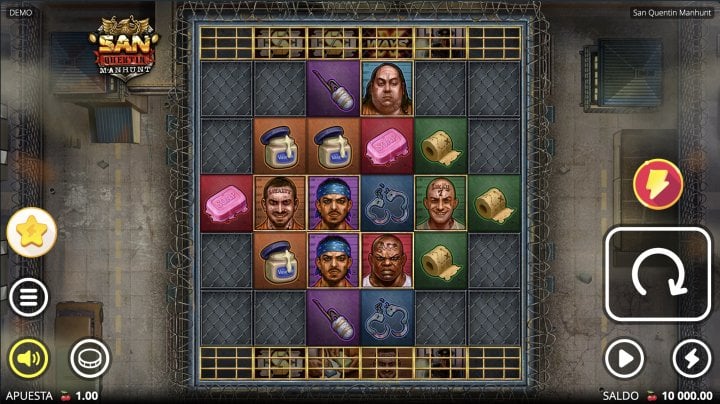Open the red lightning bolt boost feature
720x404 pixels.
tap(657, 185)
